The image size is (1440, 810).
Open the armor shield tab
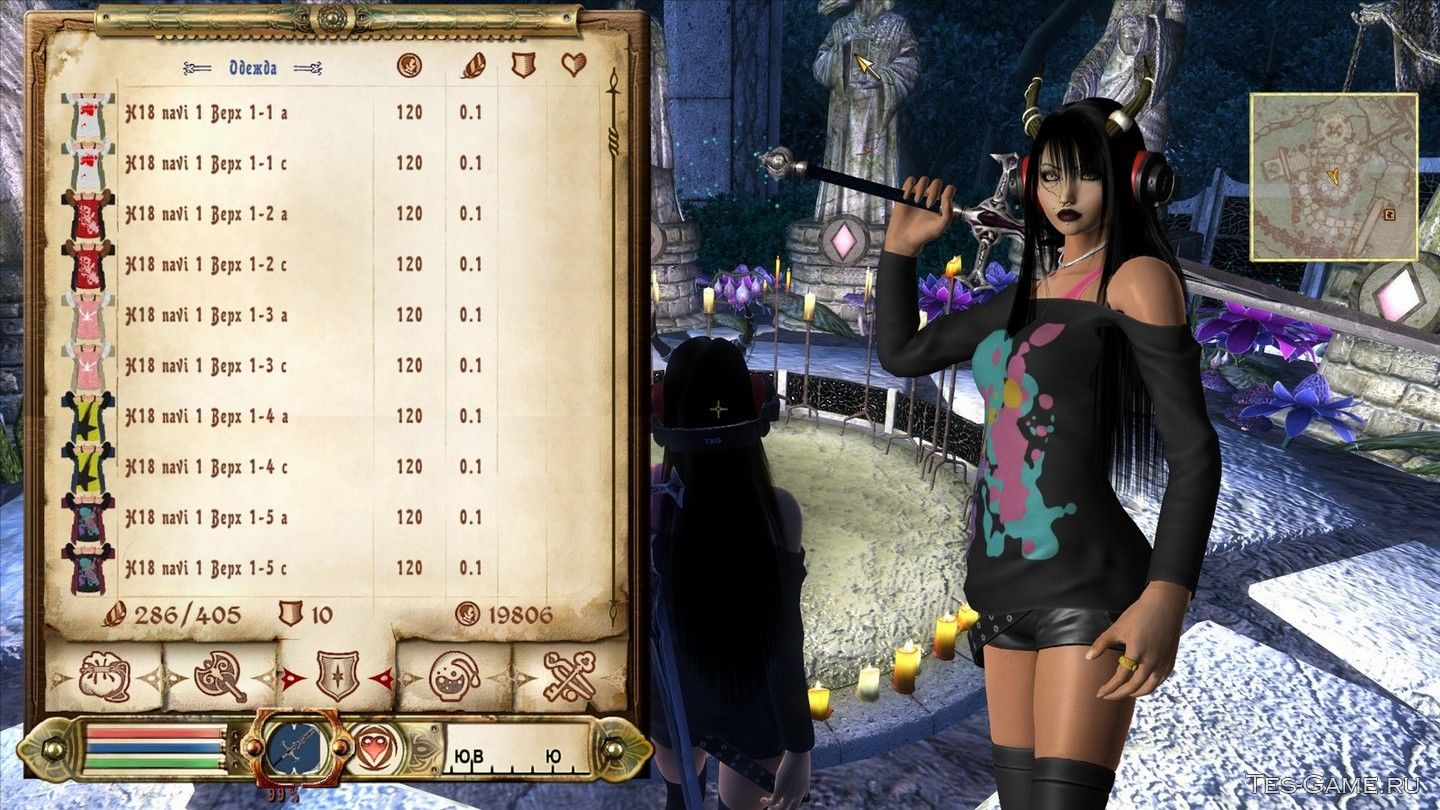tap(337, 678)
